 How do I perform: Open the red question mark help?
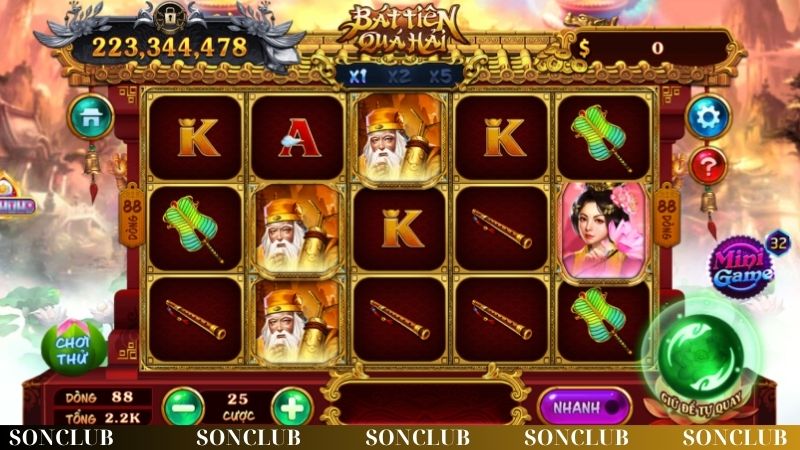[708, 165]
